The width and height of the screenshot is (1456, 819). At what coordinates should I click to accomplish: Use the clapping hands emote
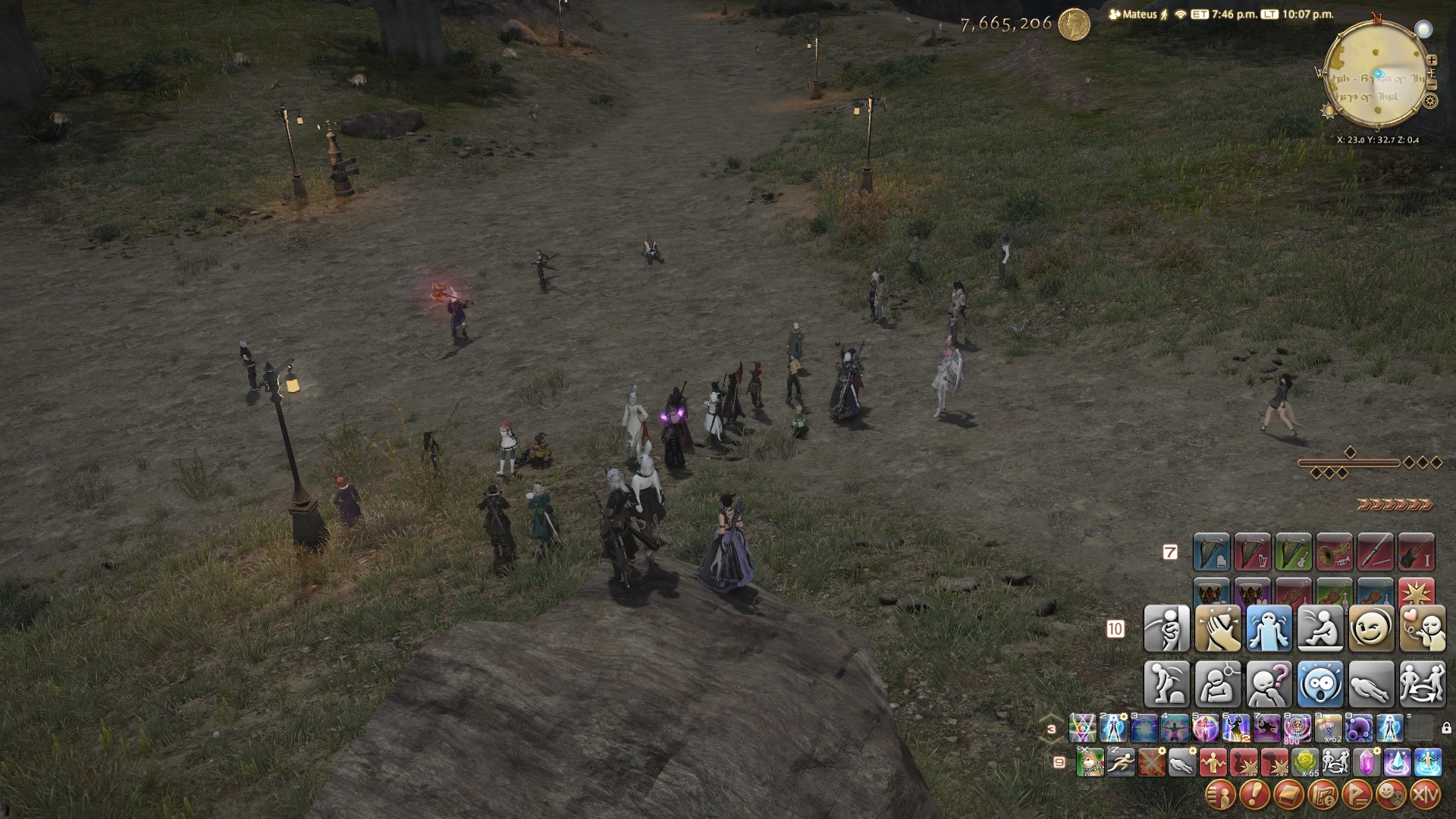1218,629
